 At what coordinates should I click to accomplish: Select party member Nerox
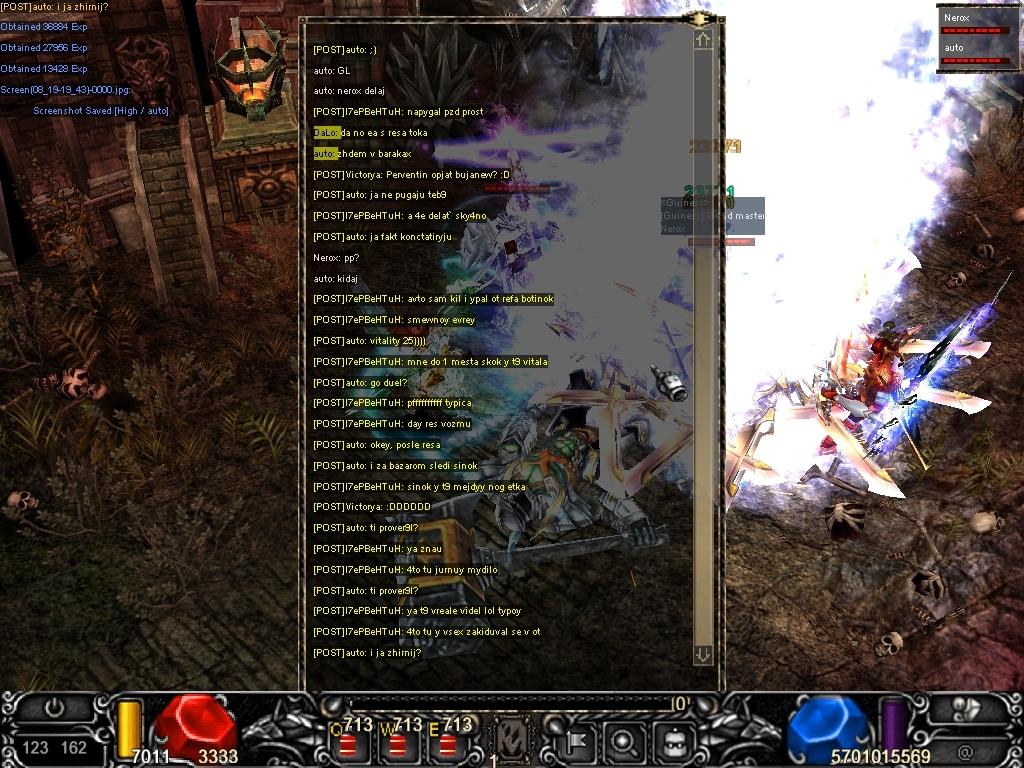click(973, 23)
